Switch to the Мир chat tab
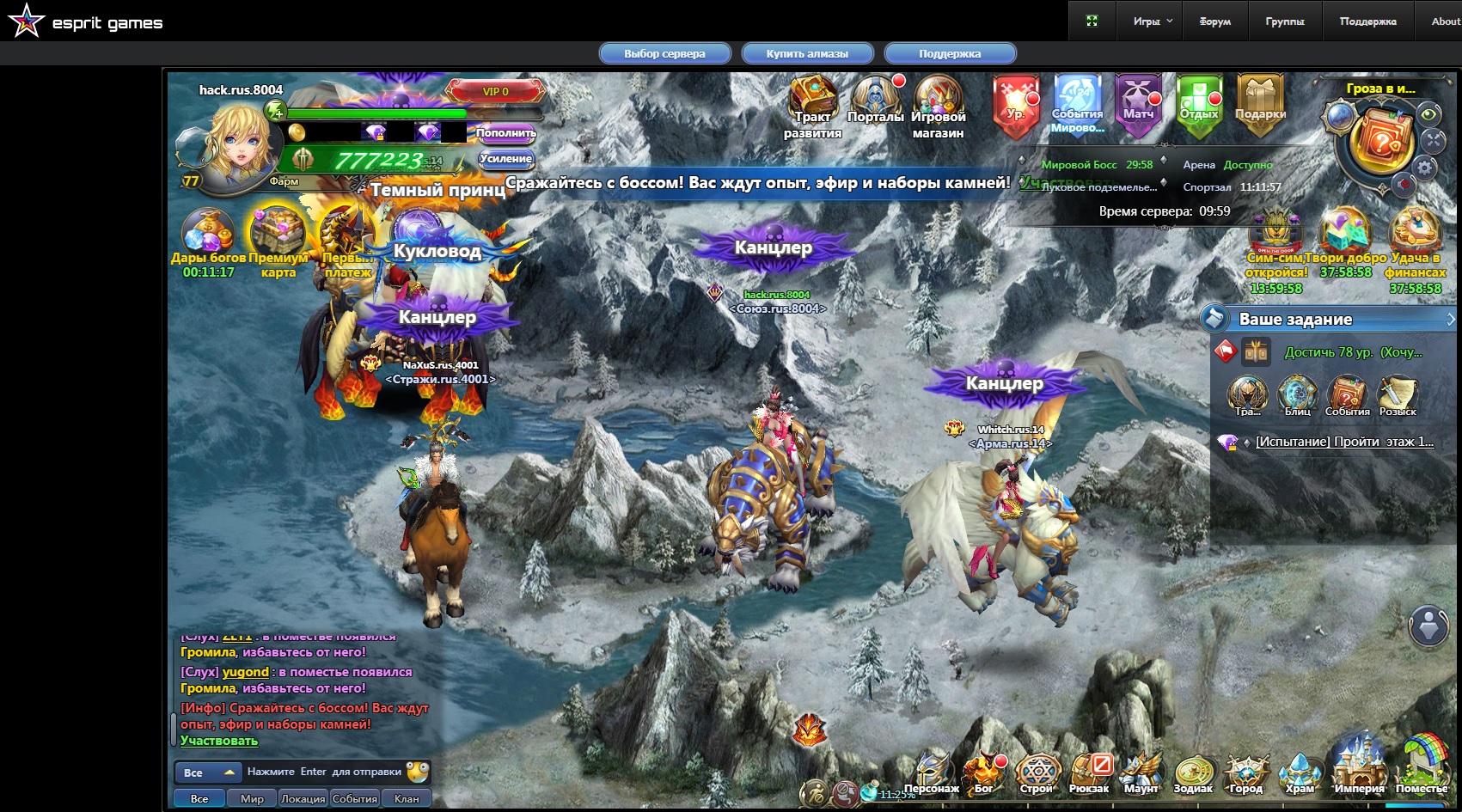1462x812 pixels. pyautogui.click(x=252, y=798)
